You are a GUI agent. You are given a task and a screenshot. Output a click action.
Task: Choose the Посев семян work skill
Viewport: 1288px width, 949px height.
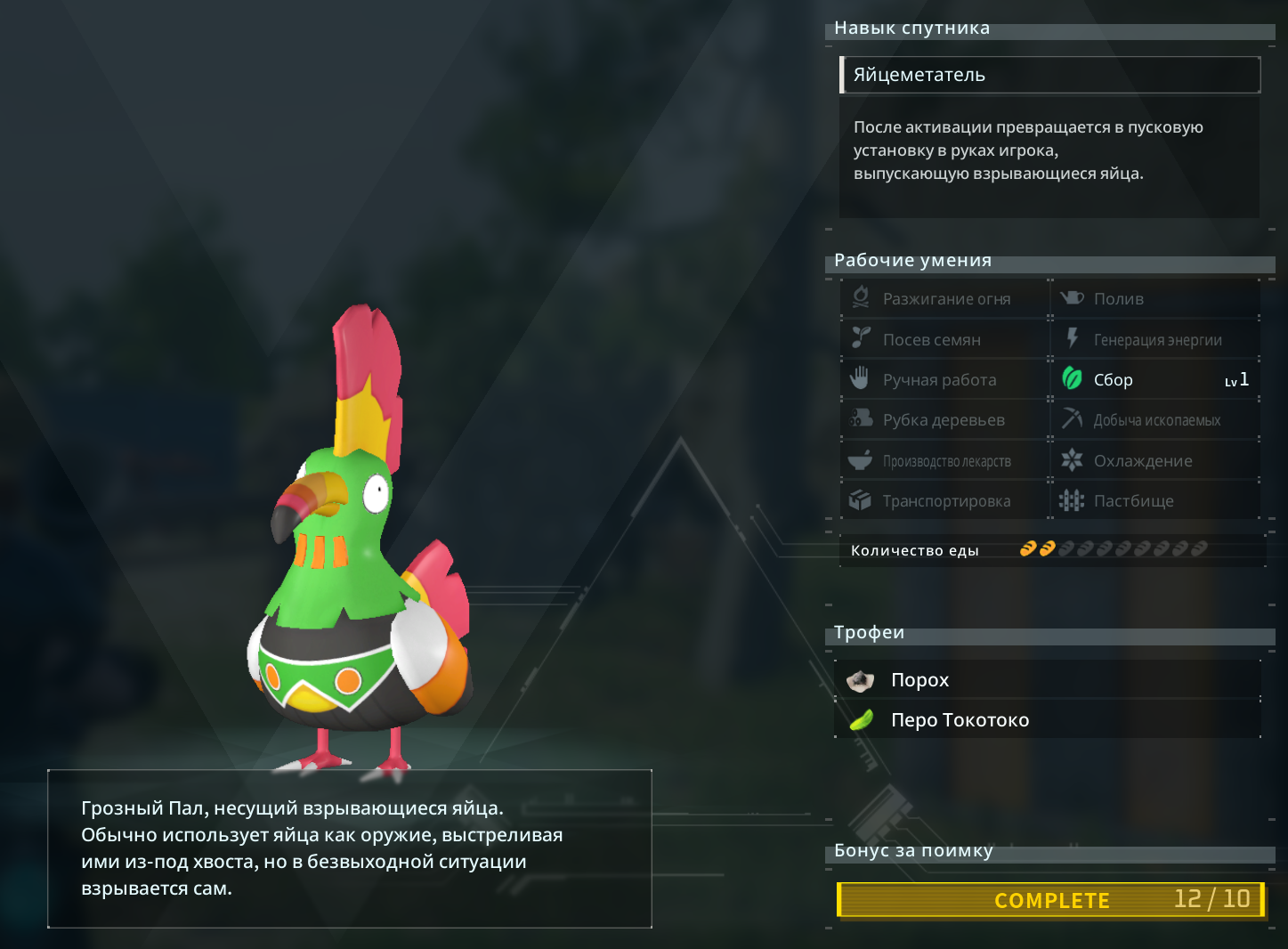click(944, 339)
